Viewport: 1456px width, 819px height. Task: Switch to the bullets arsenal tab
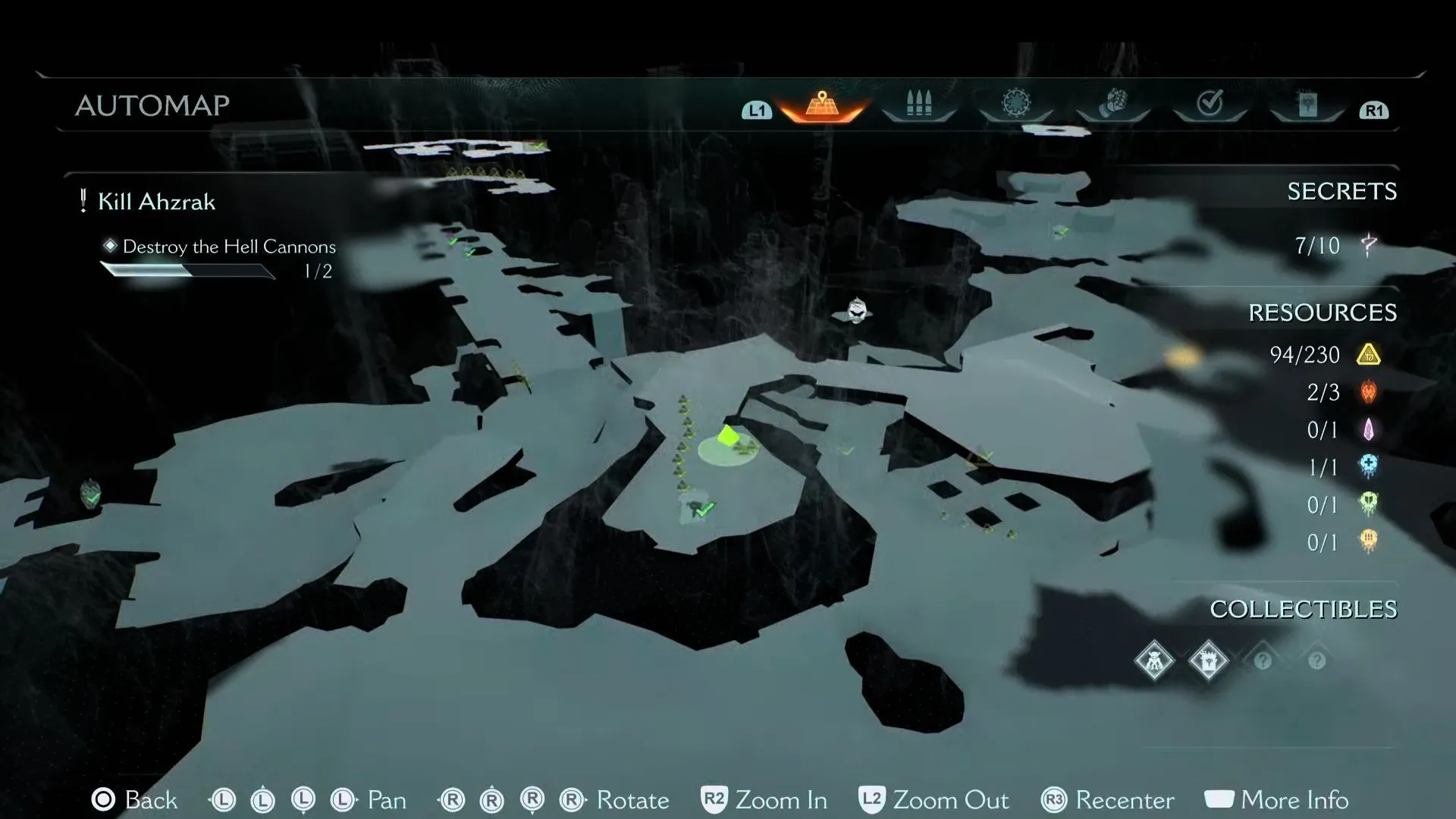pos(918,105)
